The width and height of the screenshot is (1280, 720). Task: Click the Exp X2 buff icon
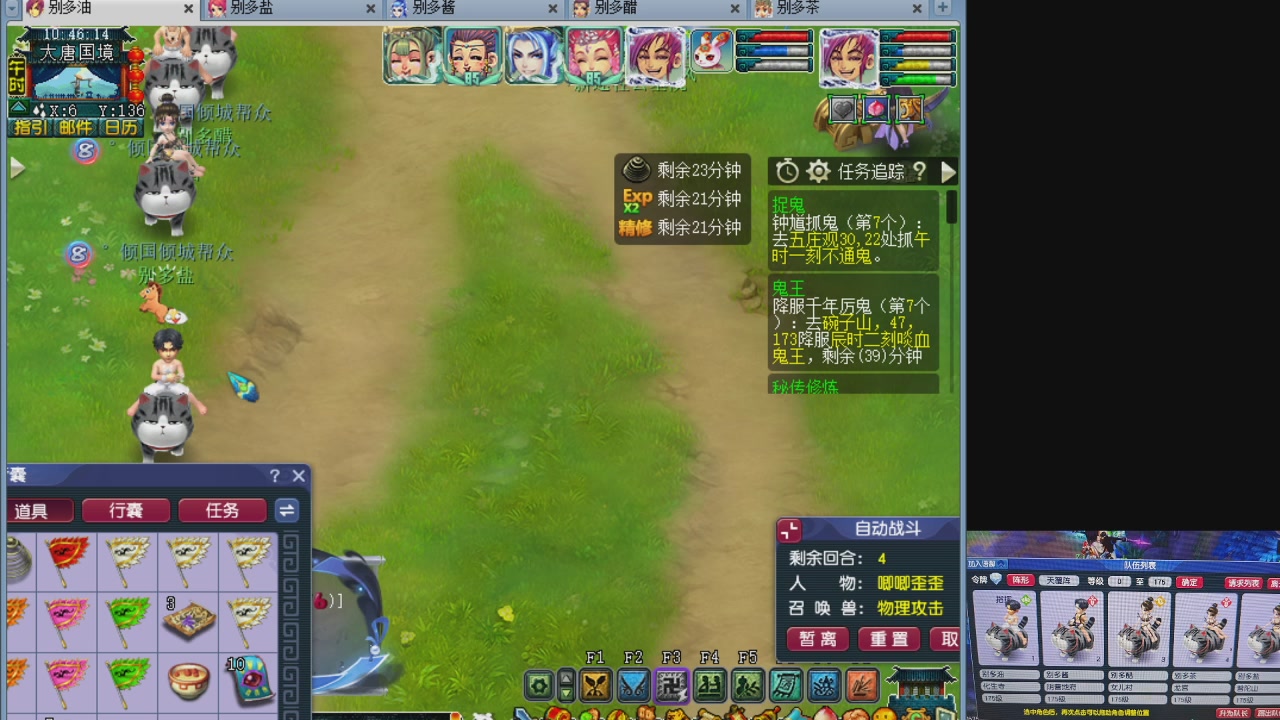pyautogui.click(x=637, y=200)
